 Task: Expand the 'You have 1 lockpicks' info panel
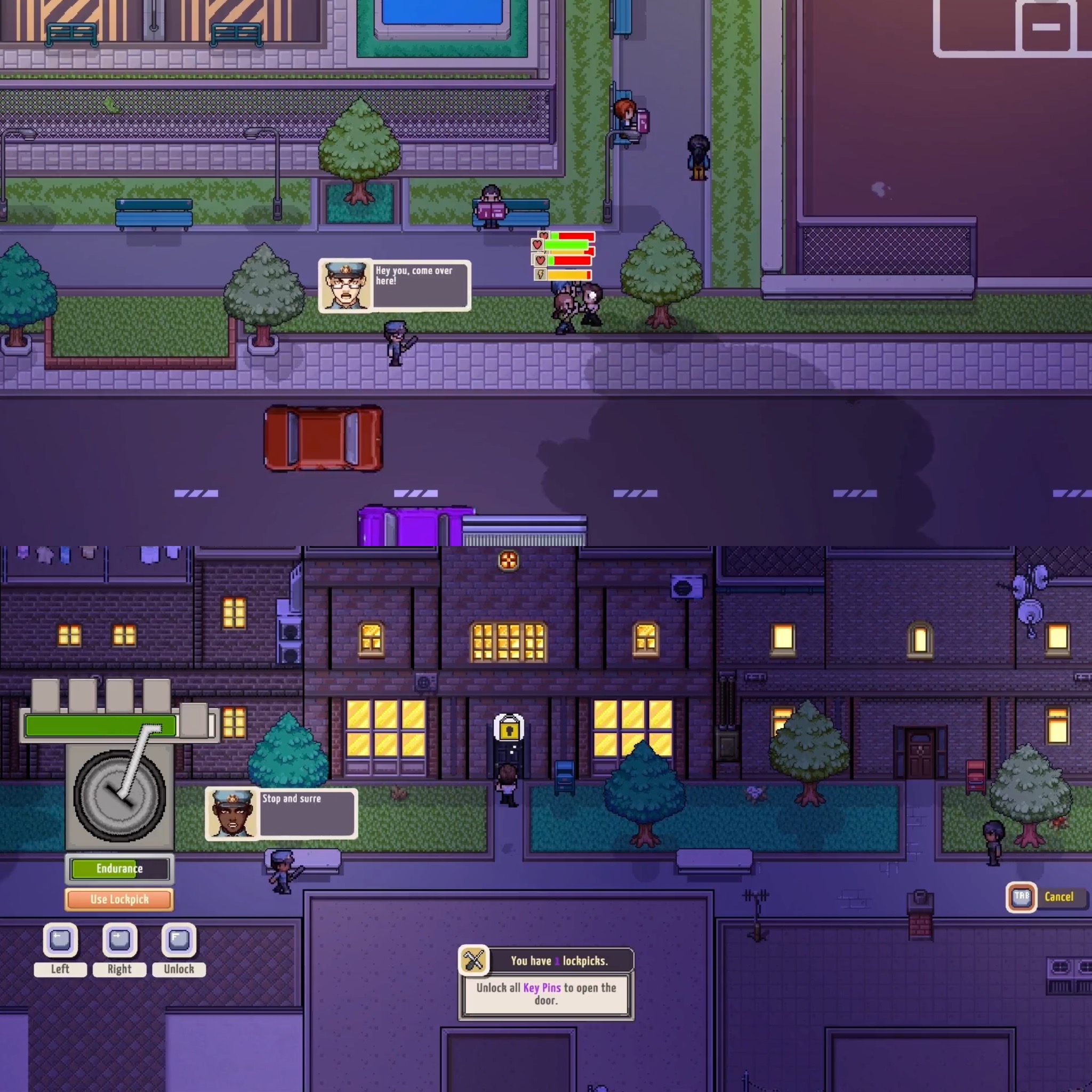point(559,960)
